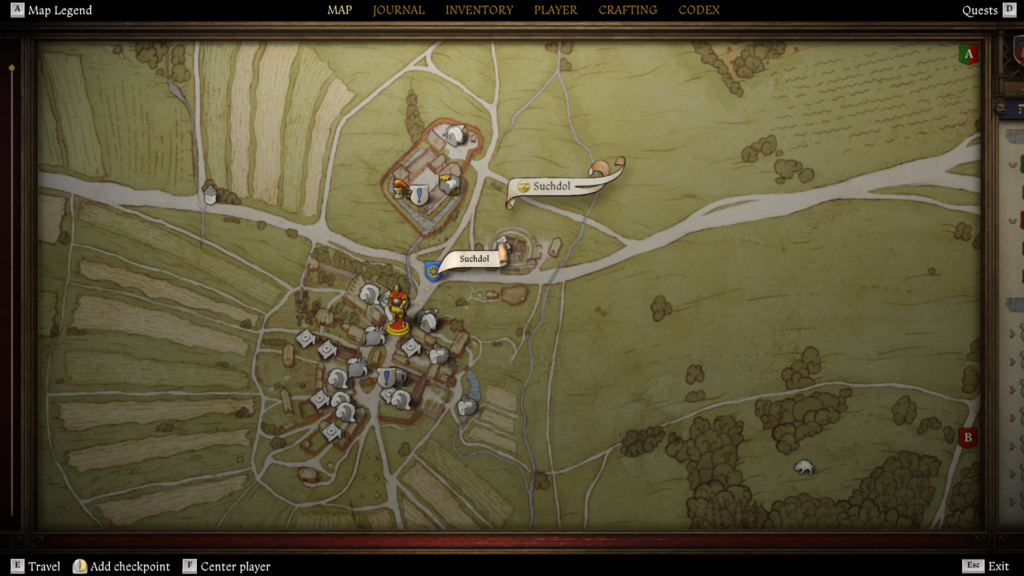Select the red quest marker B
This screenshot has height=576, width=1024.
point(967,437)
